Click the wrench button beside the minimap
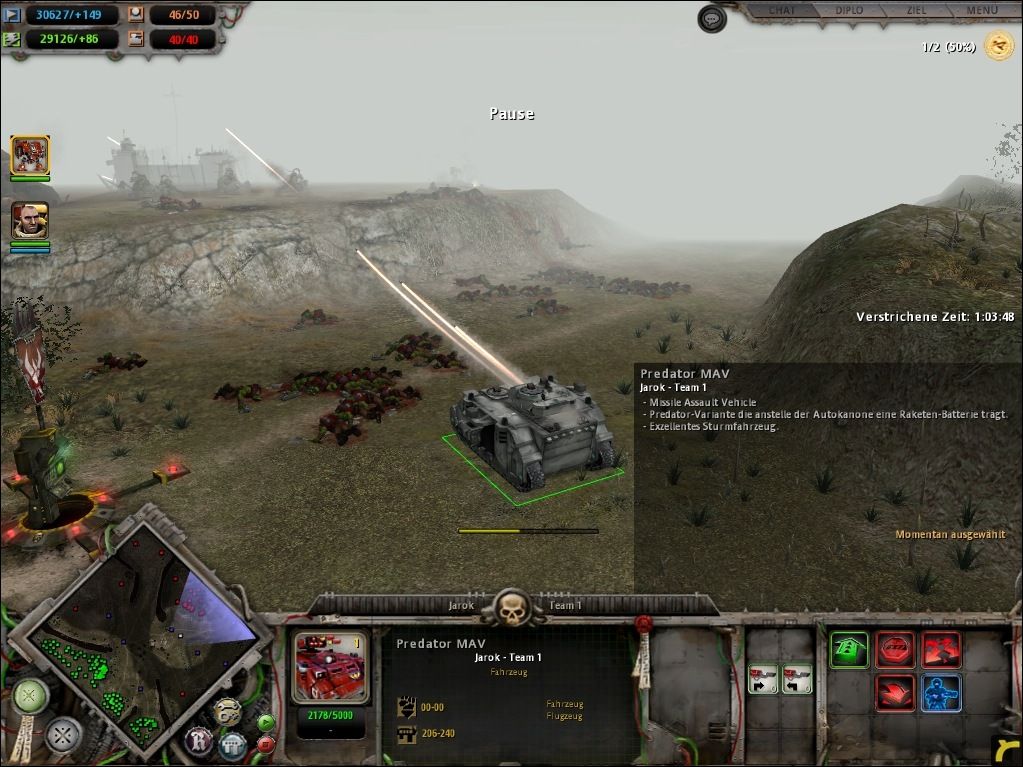1023x767 pixels. click(227, 711)
